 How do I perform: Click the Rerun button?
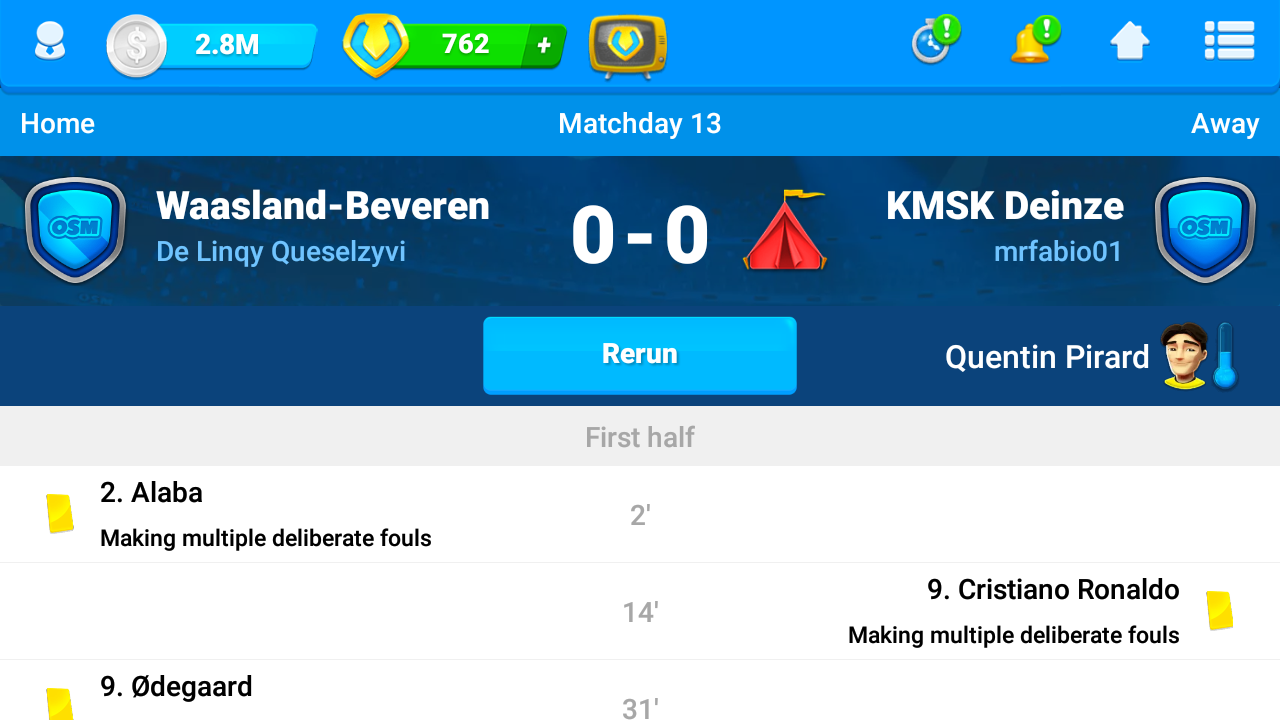pos(639,355)
